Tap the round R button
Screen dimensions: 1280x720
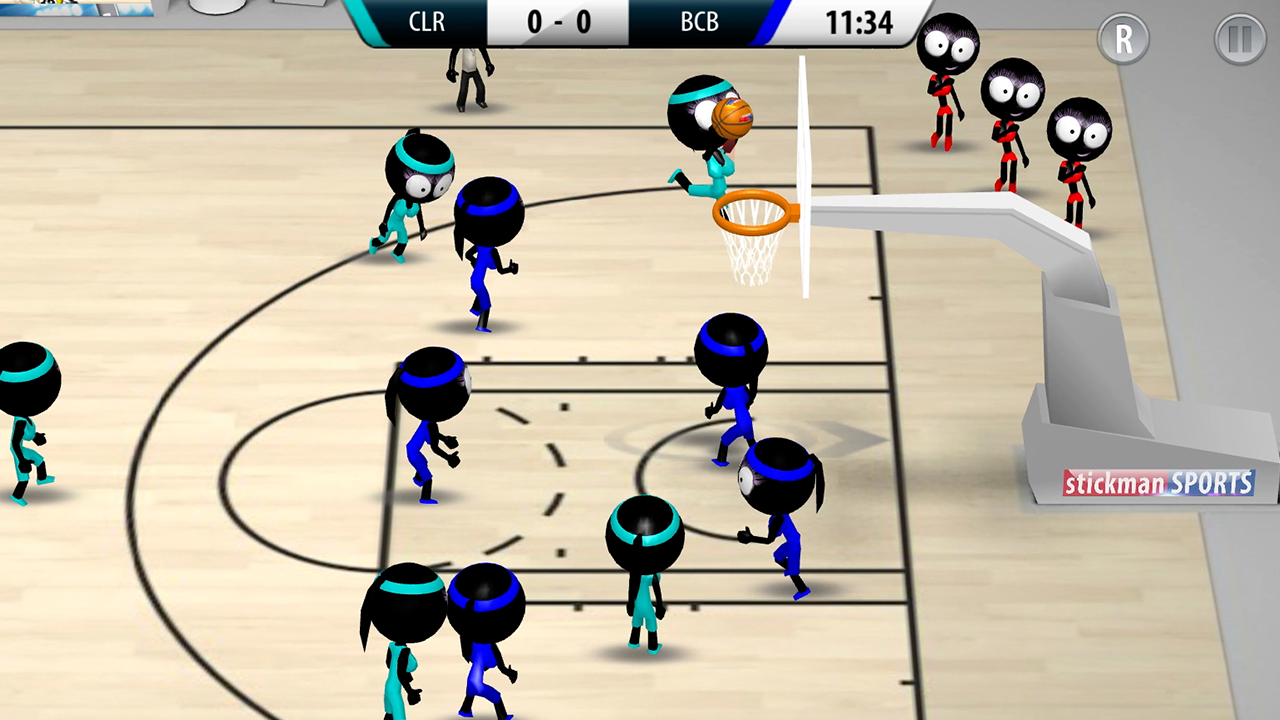click(x=1123, y=40)
